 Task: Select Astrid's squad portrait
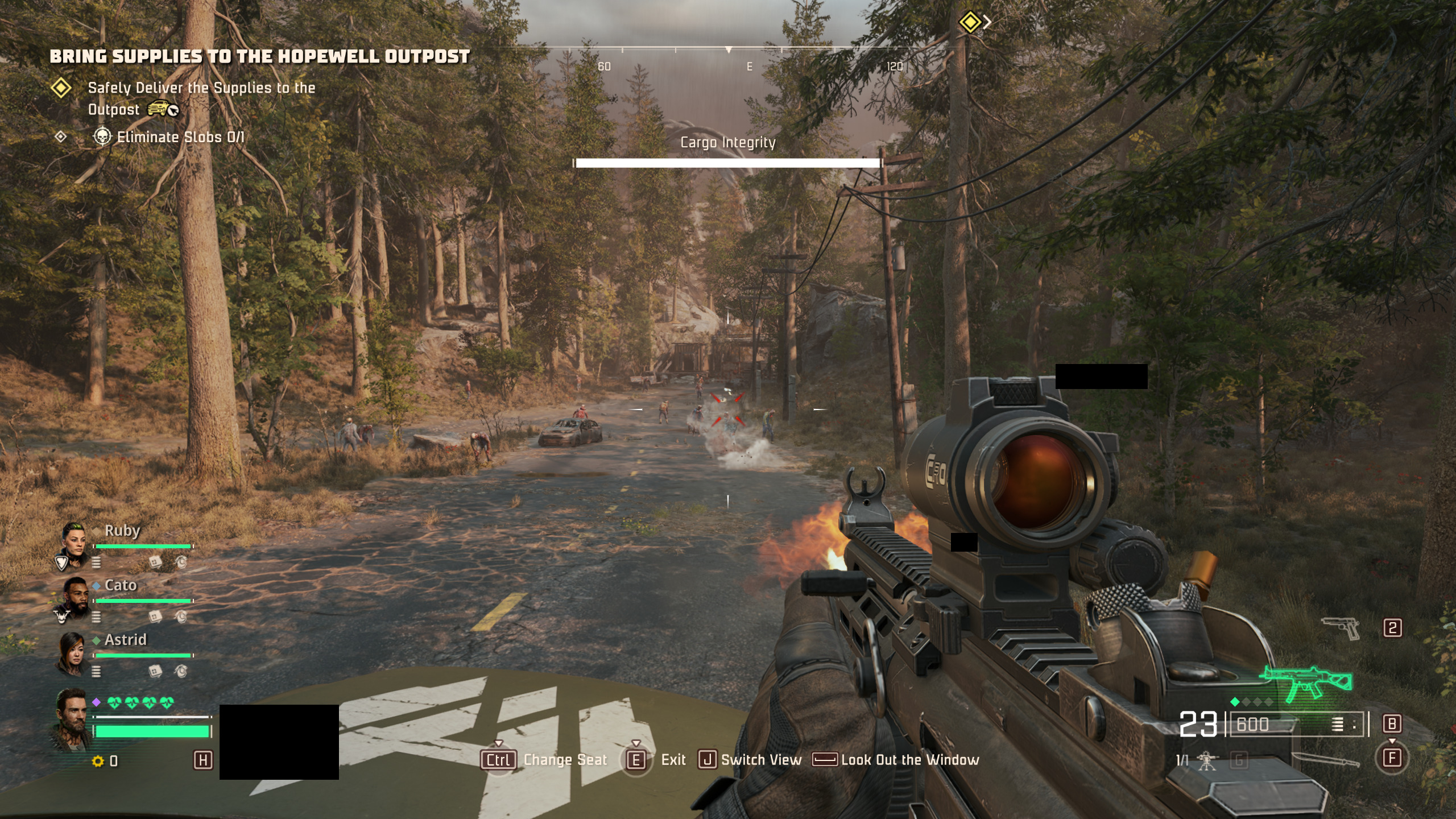(x=73, y=652)
